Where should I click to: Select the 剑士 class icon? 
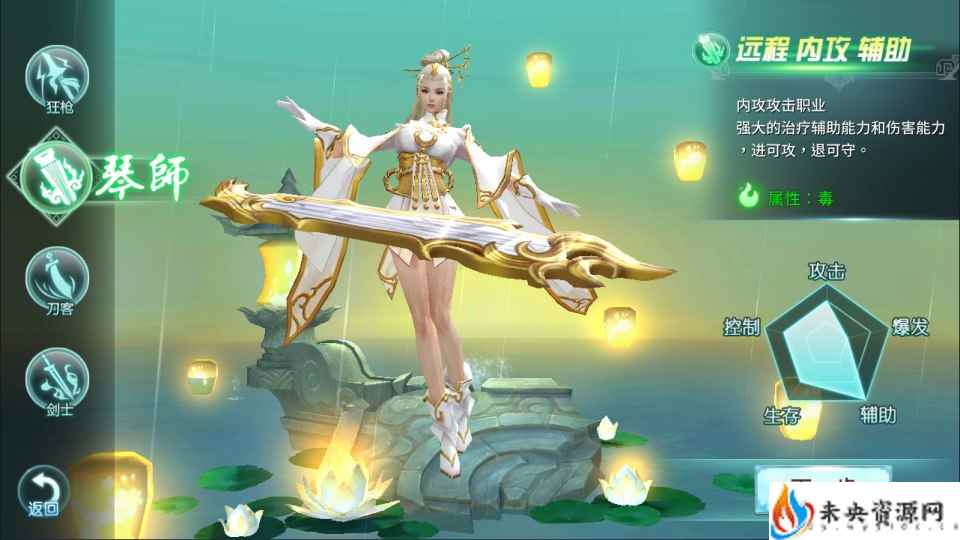(x=57, y=376)
